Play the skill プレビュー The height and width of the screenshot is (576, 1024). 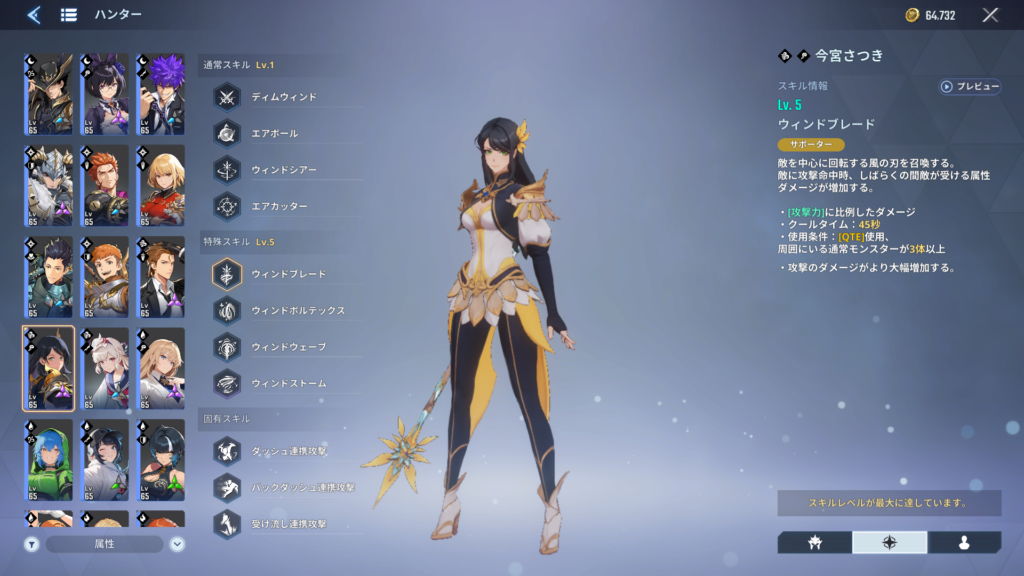pos(969,87)
